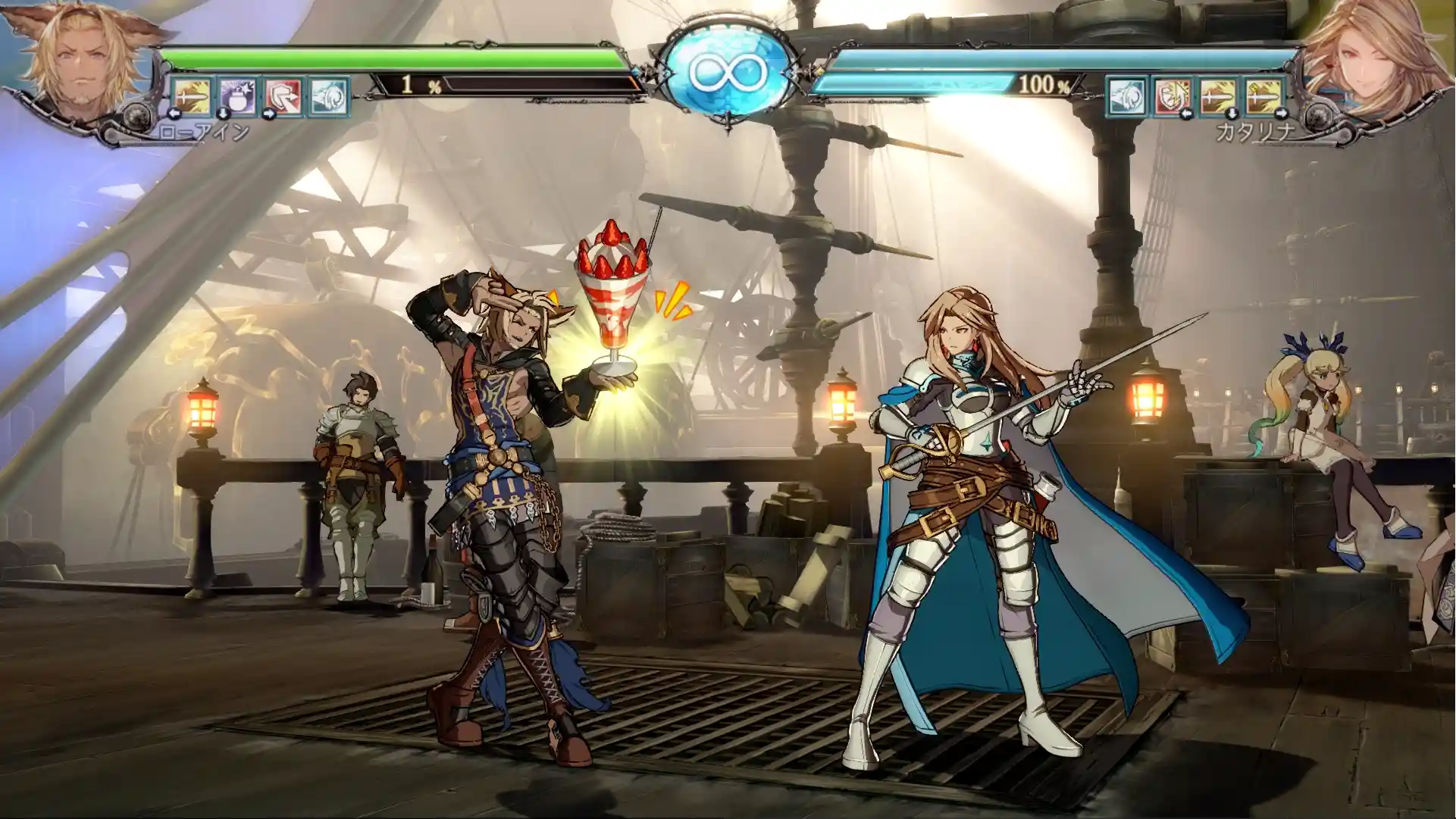Activate Katalina's red shield lightning skill

[1173, 96]
